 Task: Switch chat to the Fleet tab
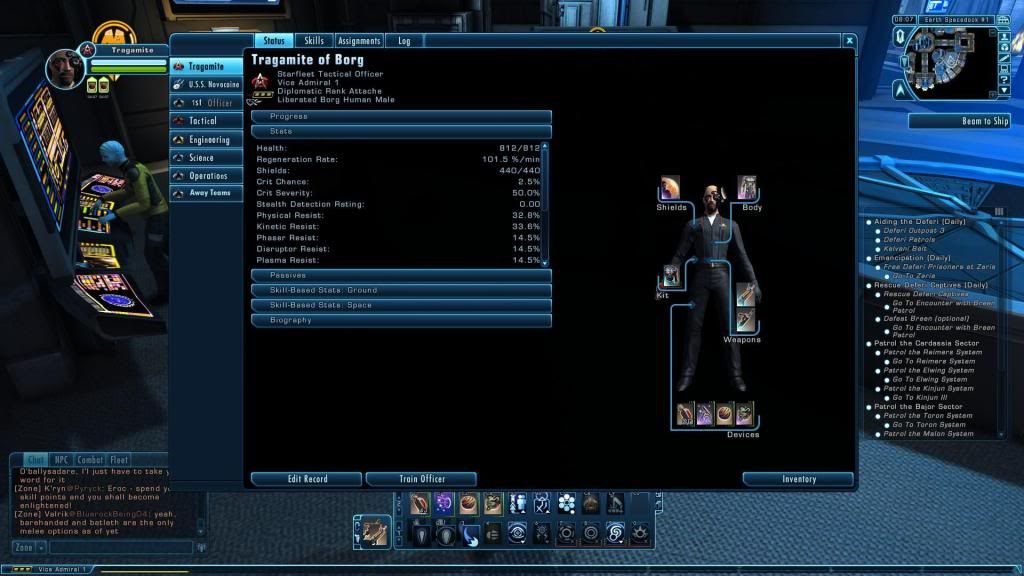tap(119, 460)
